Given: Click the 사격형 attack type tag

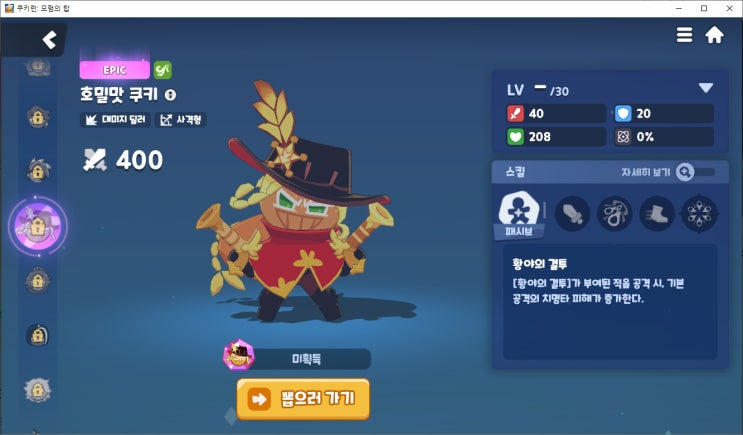Looking at the screenshot, I should (180, 120).
